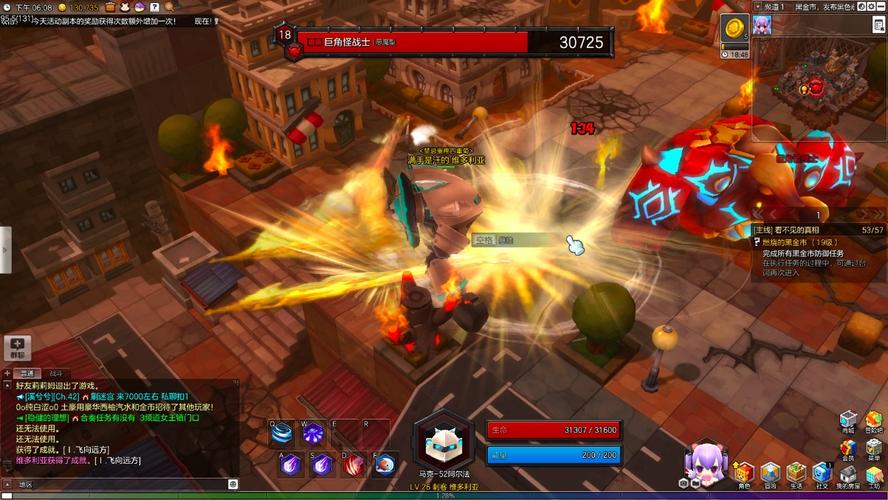Activate the purple burst skill on W
This screenshot has height=500, width=888.
pos(313,433)
